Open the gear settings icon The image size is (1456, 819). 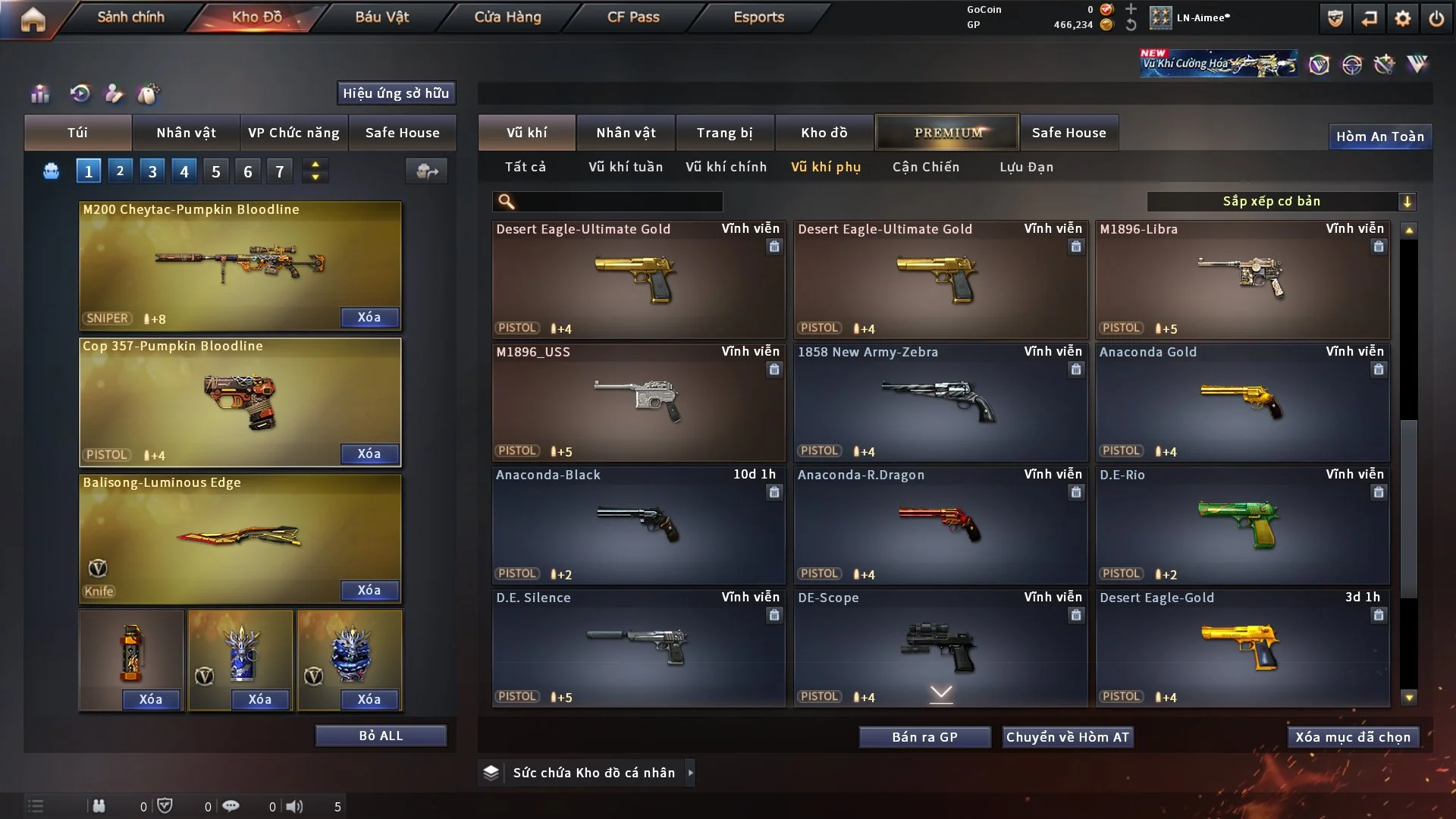(x=1403, y=18)
